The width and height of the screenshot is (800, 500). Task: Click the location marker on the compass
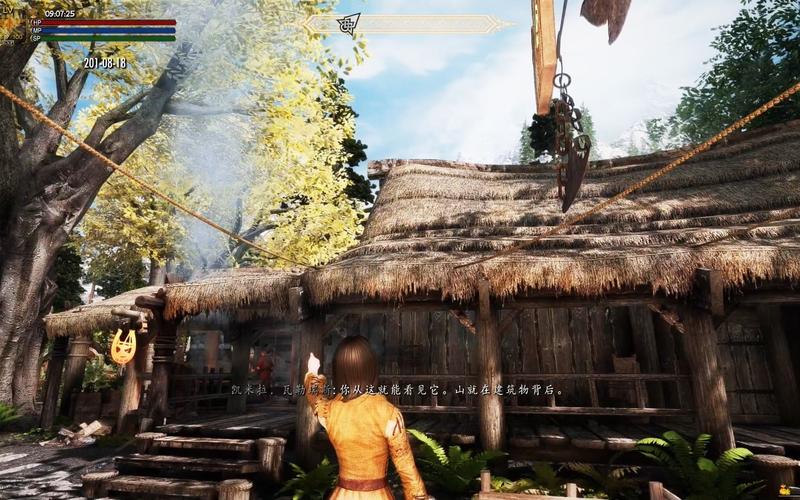(350, 22)
